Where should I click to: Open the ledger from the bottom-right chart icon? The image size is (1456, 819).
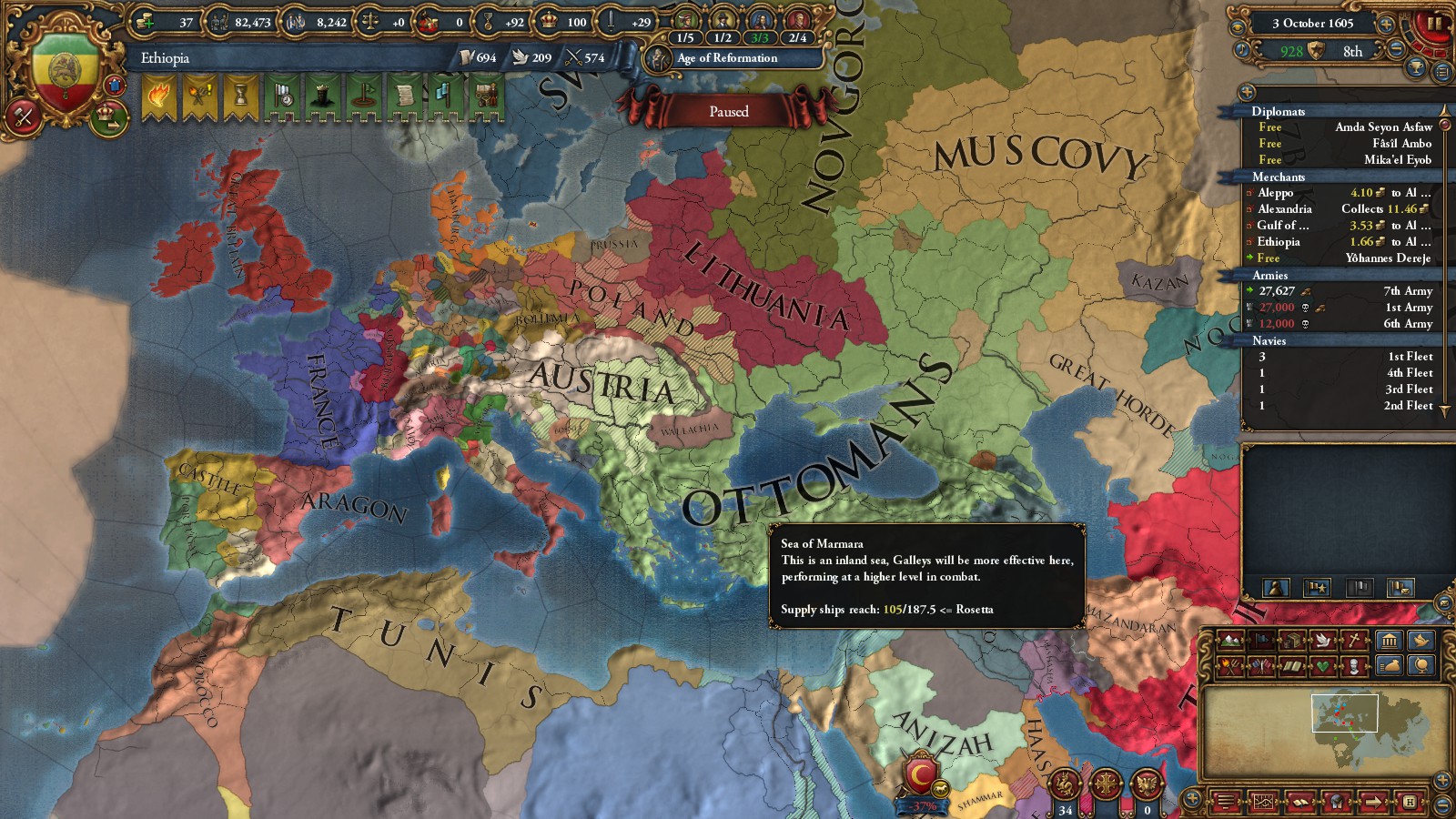click(1264, 802)
